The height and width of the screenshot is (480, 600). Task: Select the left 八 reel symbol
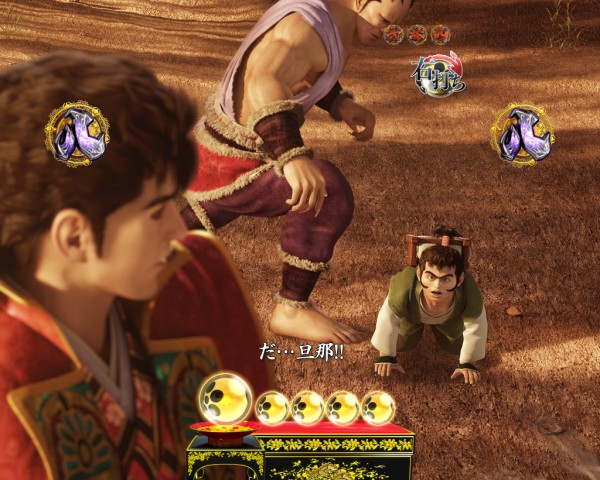[x=76, y=134]
